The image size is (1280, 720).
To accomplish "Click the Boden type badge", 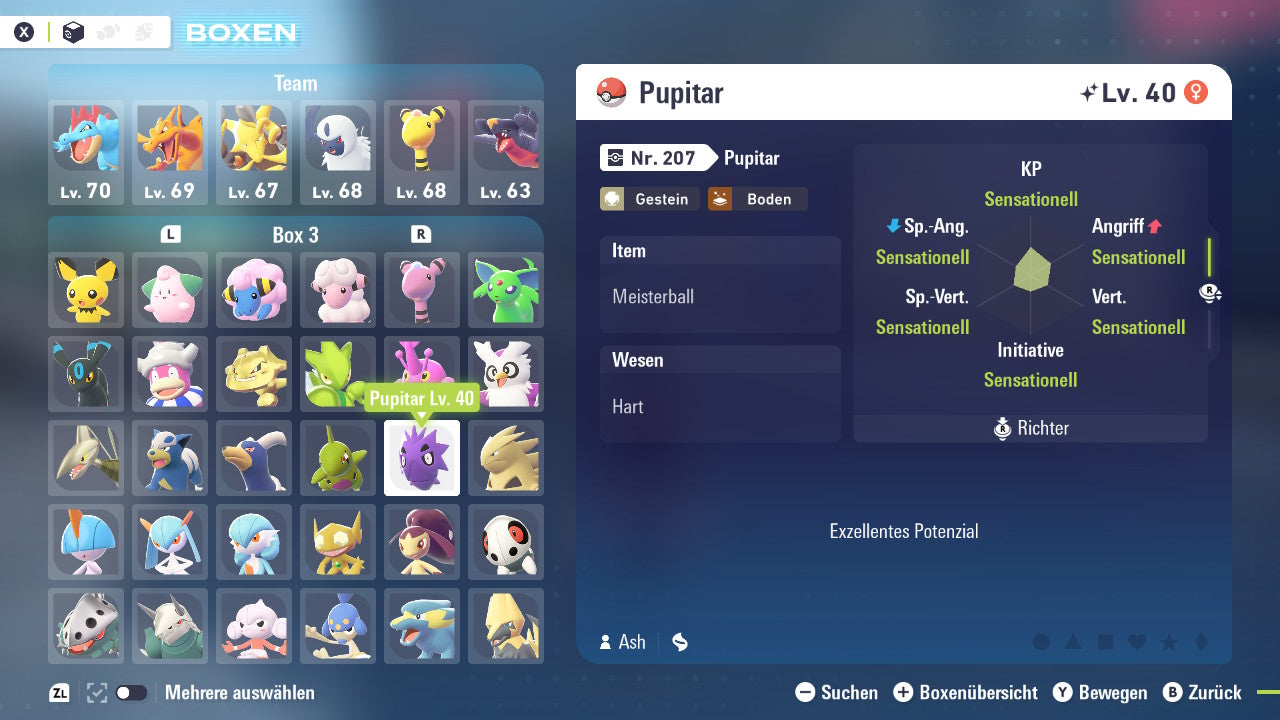I will click(x=757, y=199).
